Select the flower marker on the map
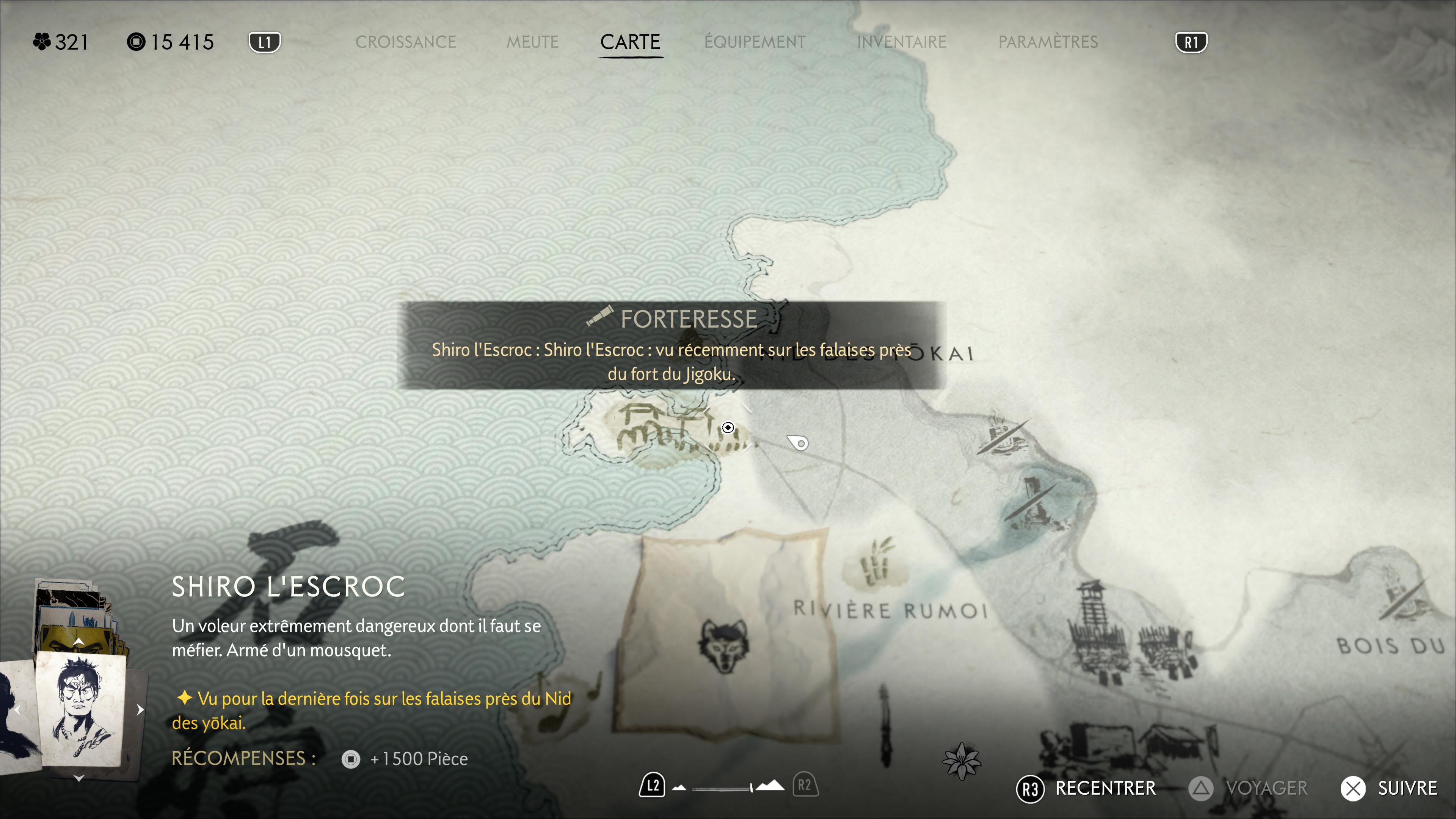Viewport: 1456px width, 819px height. point(962,761)
